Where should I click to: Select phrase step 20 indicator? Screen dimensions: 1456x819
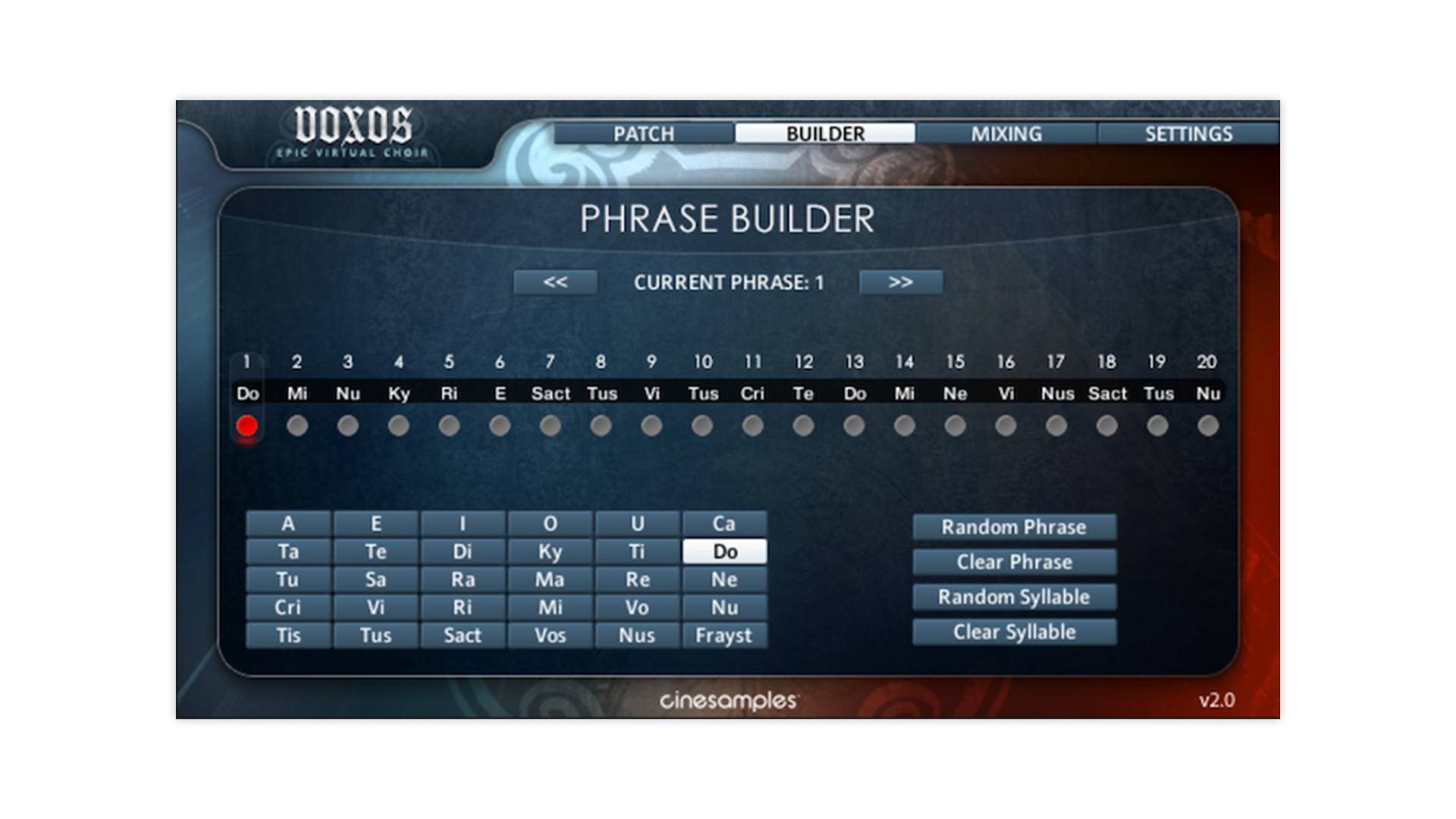(1208, 426)
